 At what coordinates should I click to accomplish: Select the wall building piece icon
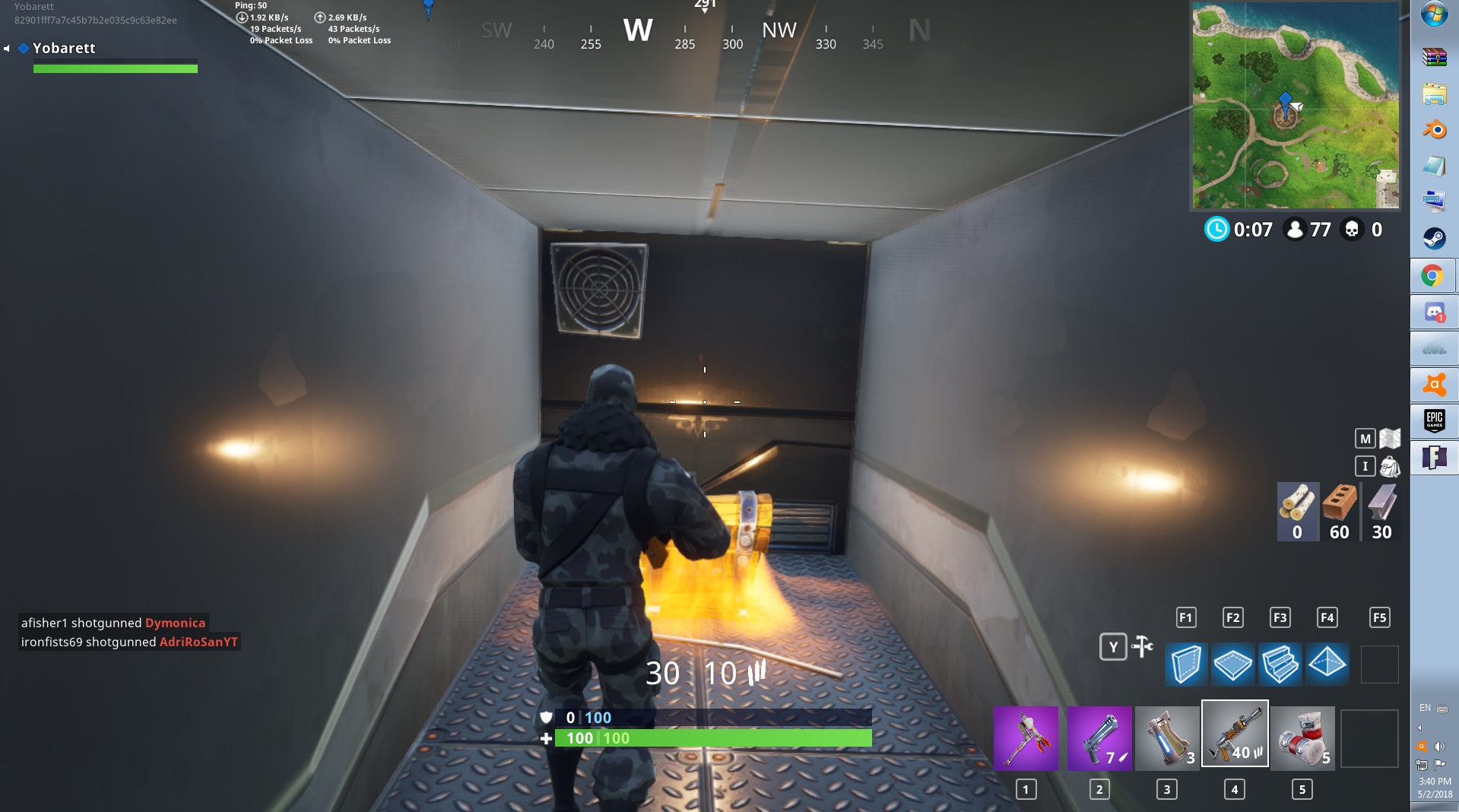tap(1186, 664)
